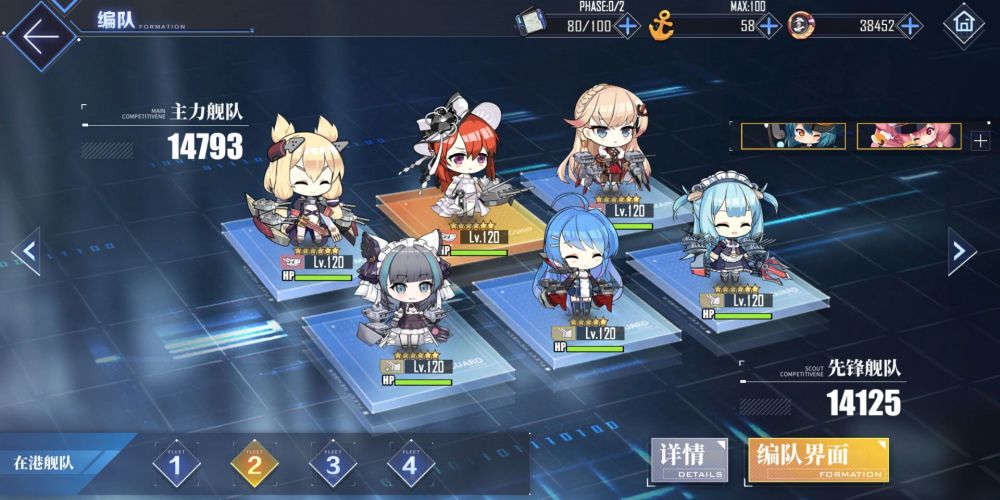Select the highlighted Fleet 2
The height and width of the screenshot is (500, 1000).
pos(254,464)
